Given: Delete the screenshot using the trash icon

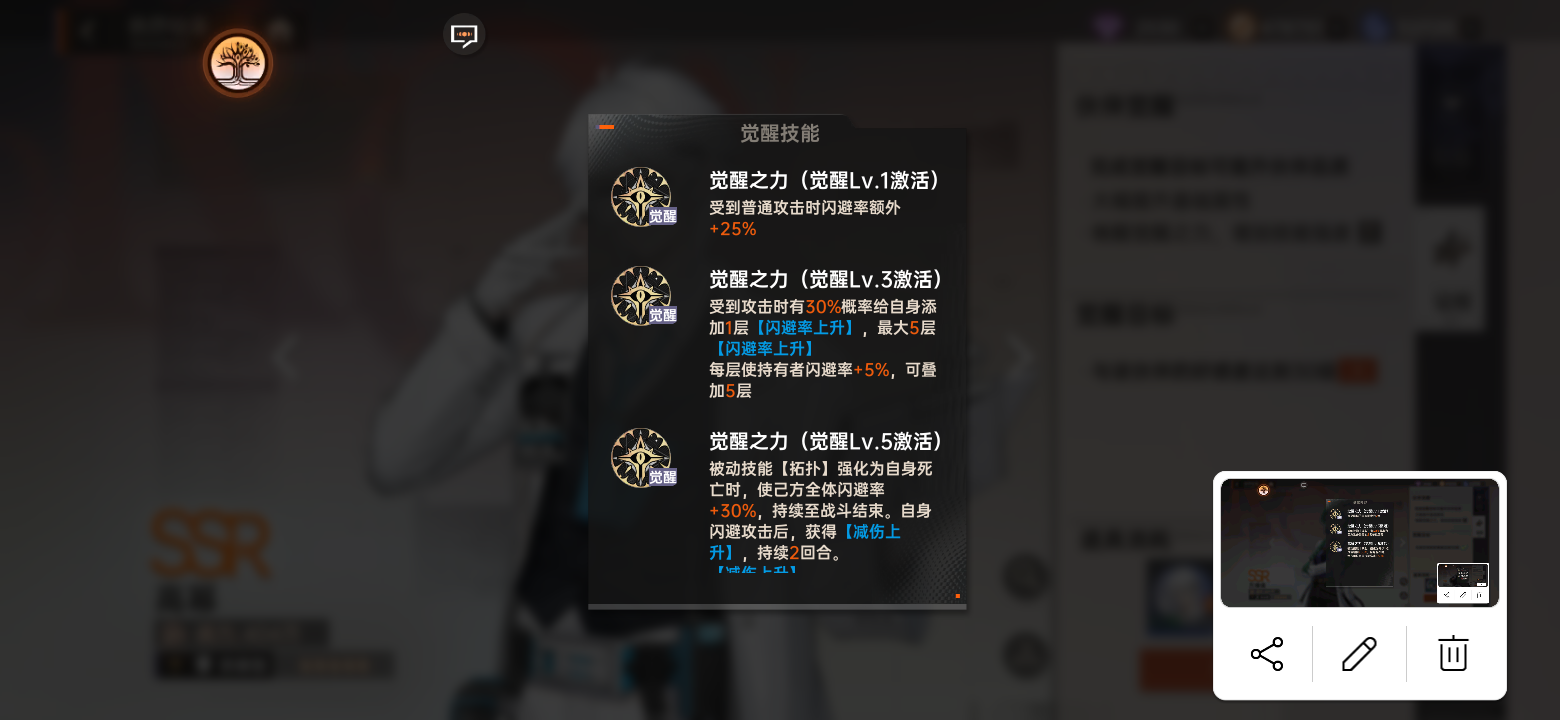Looking at the screenshot, I should pos(1452,654).
